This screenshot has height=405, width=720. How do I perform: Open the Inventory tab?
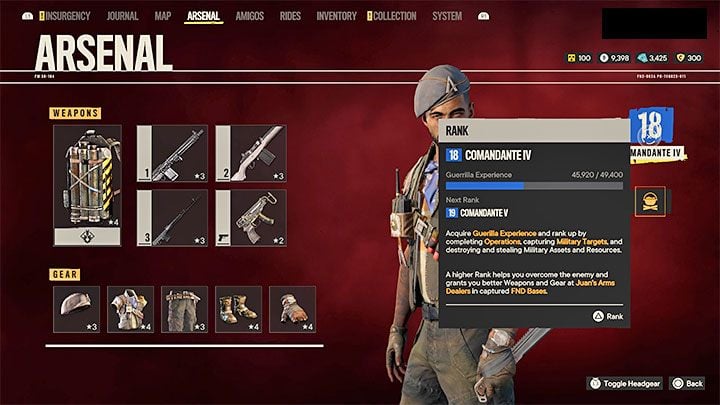(336, 16)
